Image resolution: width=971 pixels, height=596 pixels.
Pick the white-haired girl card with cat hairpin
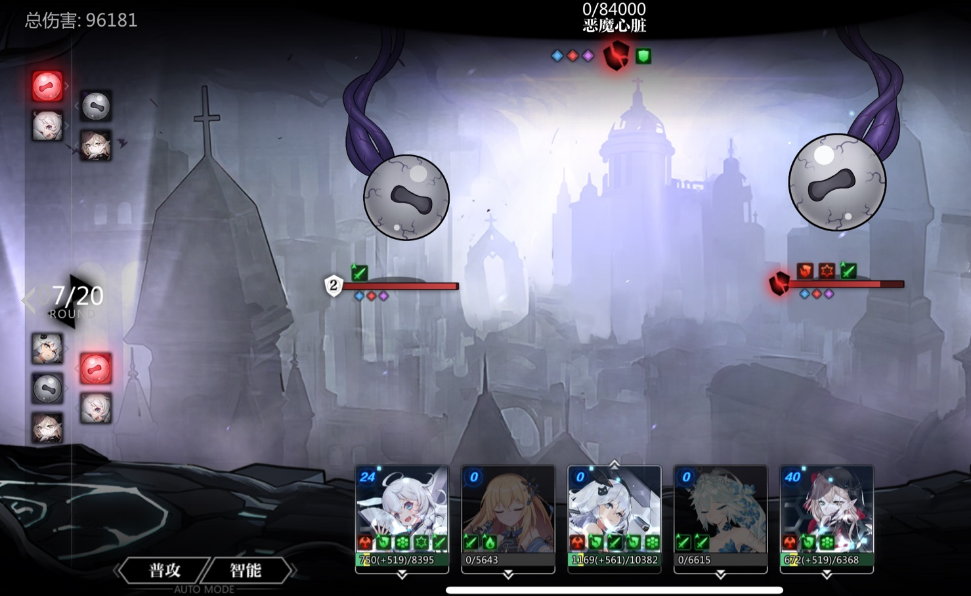click(614, 508)
